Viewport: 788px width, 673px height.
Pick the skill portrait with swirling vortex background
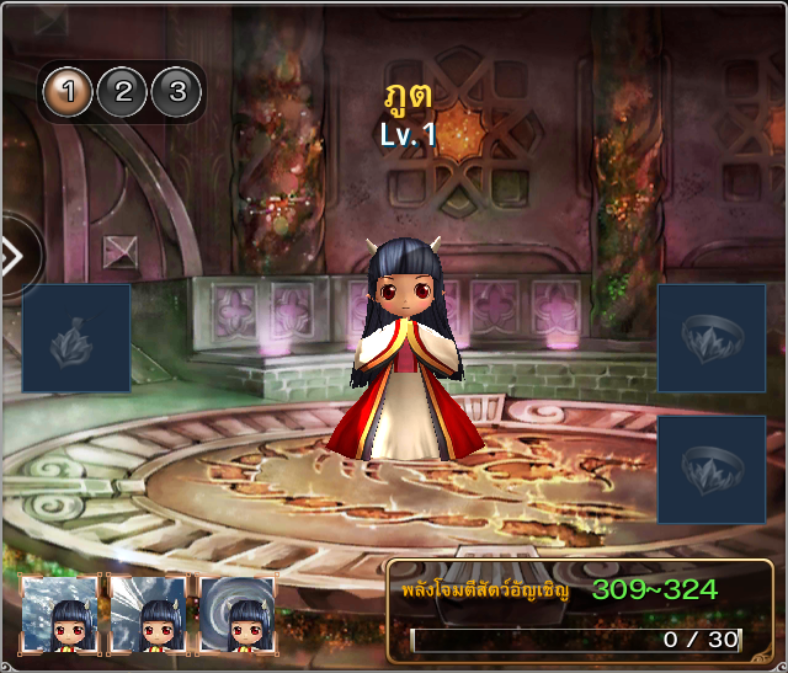[237, 614]
